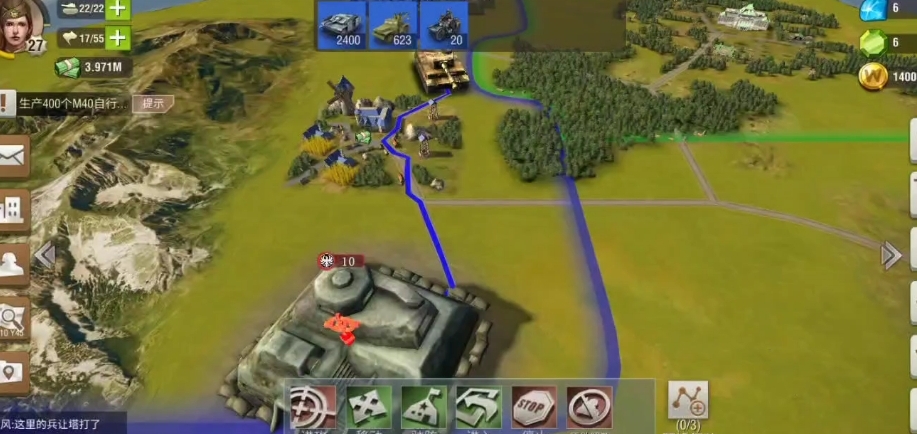Tap the plus button beside the 17/55 counter
Screen dimensions: 917x434
(118, 39)
